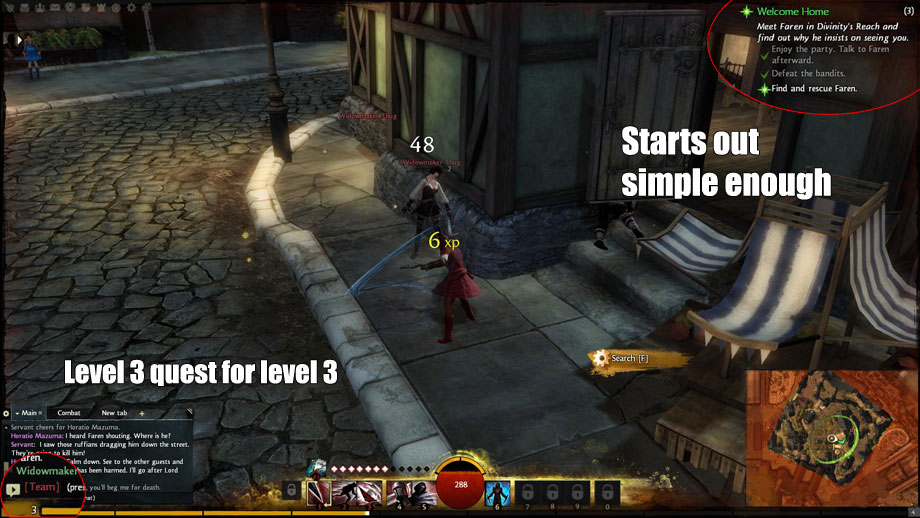Screen dimensions: 920x518
Task: Add a chat tab with the plus button
Action: (142, 412)
